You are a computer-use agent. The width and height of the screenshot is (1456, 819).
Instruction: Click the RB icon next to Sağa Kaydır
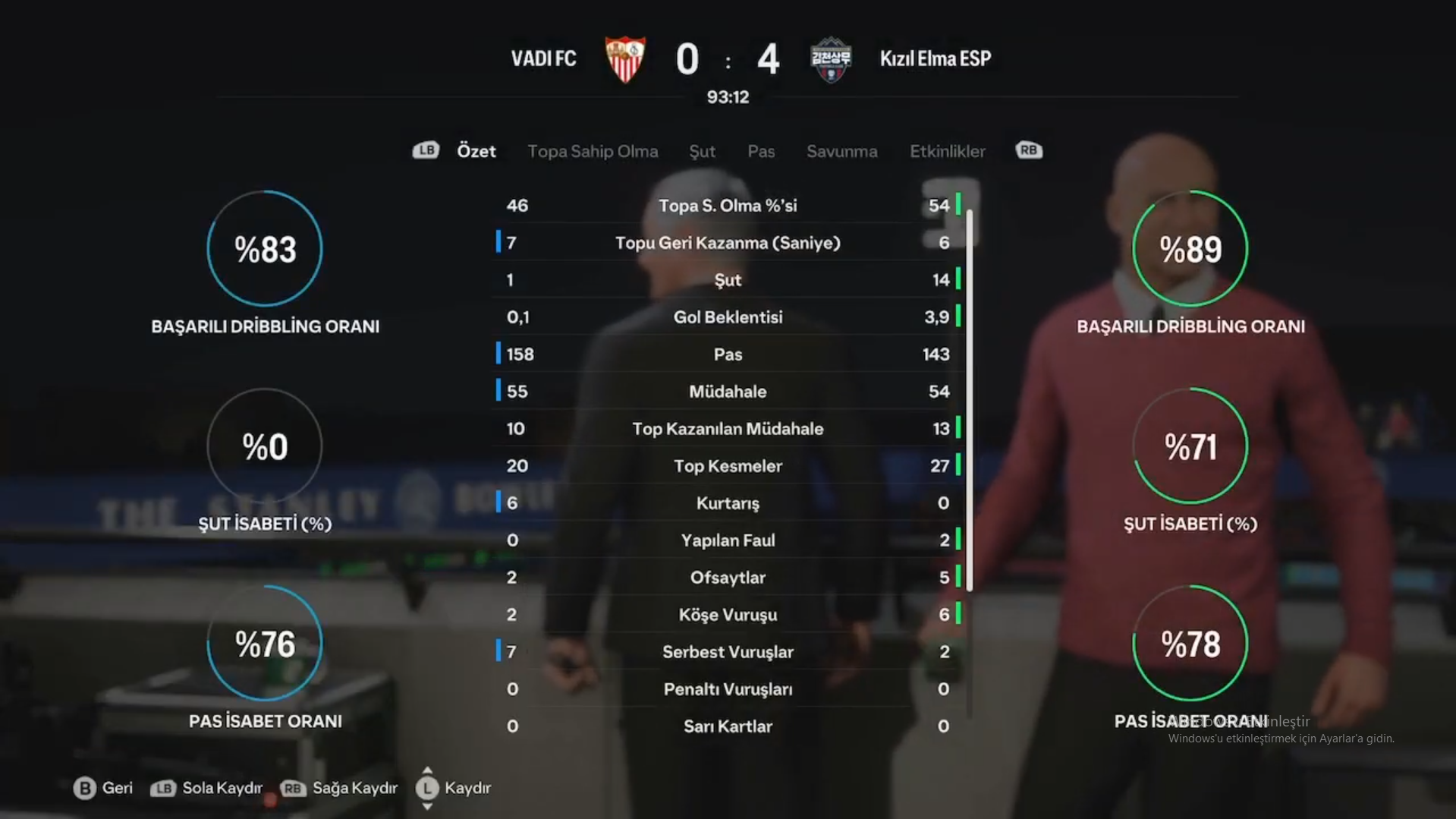click(292, 789)
